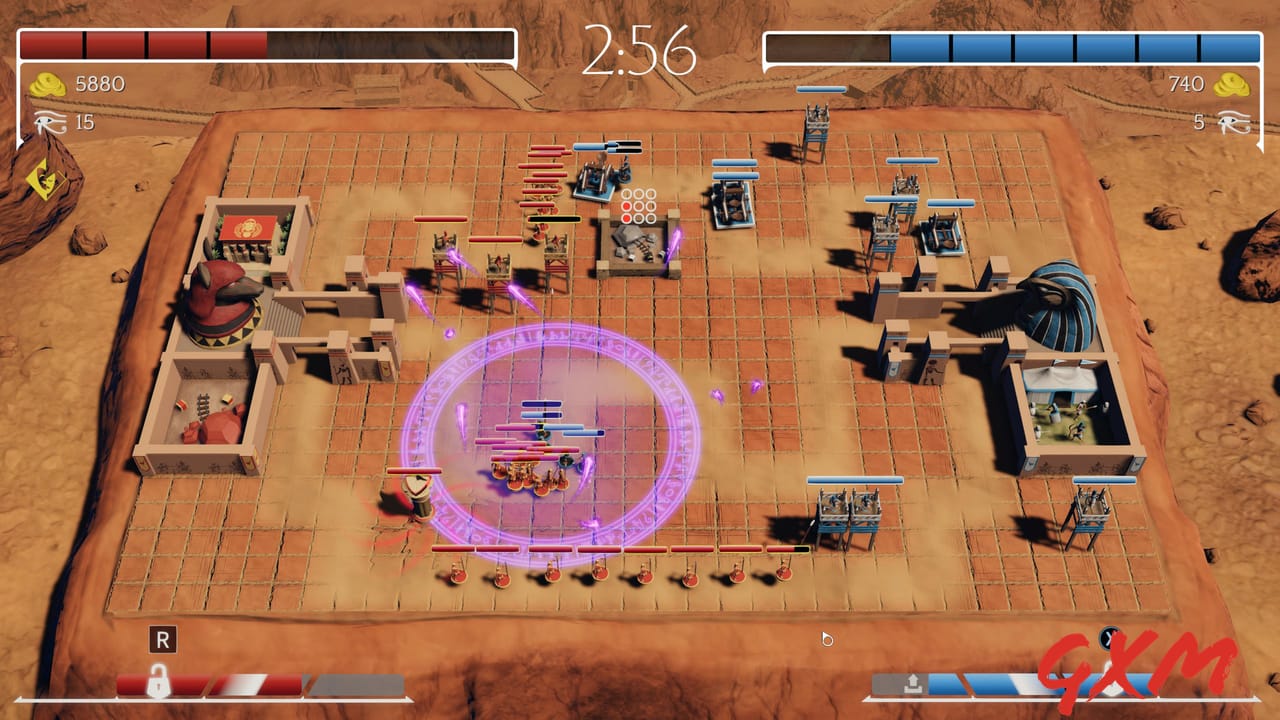1280x720 pixels.
Task: Click the padlock icon on the red unlock bar
Action: pos(158,680)
